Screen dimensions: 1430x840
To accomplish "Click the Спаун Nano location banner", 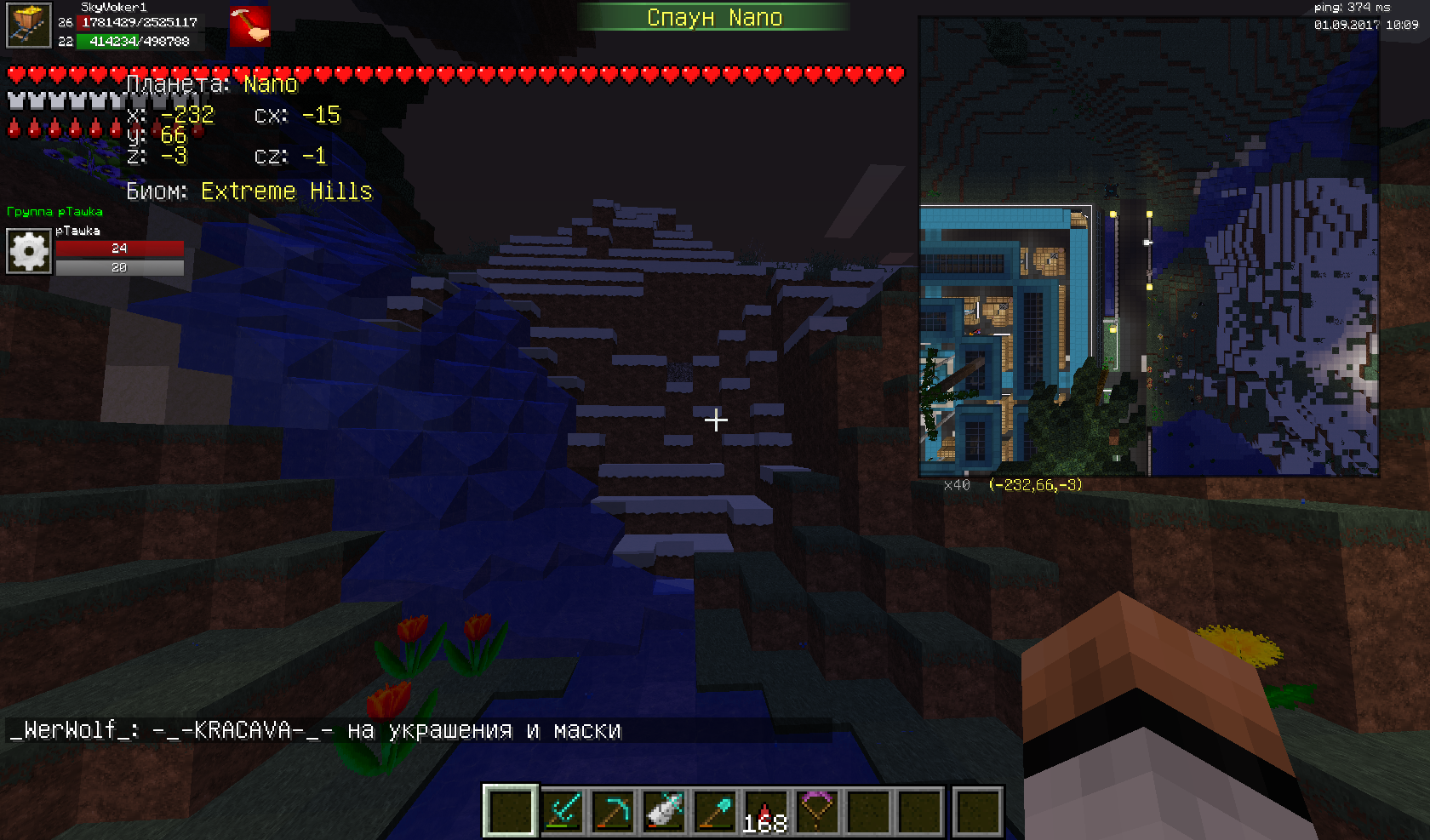I will 713,17.
